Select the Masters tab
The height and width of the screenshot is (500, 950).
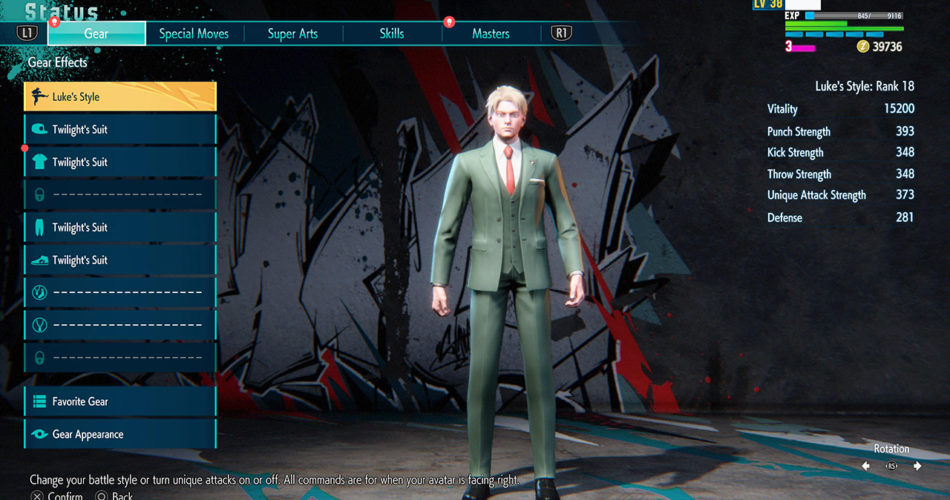(x=490, y=33)
